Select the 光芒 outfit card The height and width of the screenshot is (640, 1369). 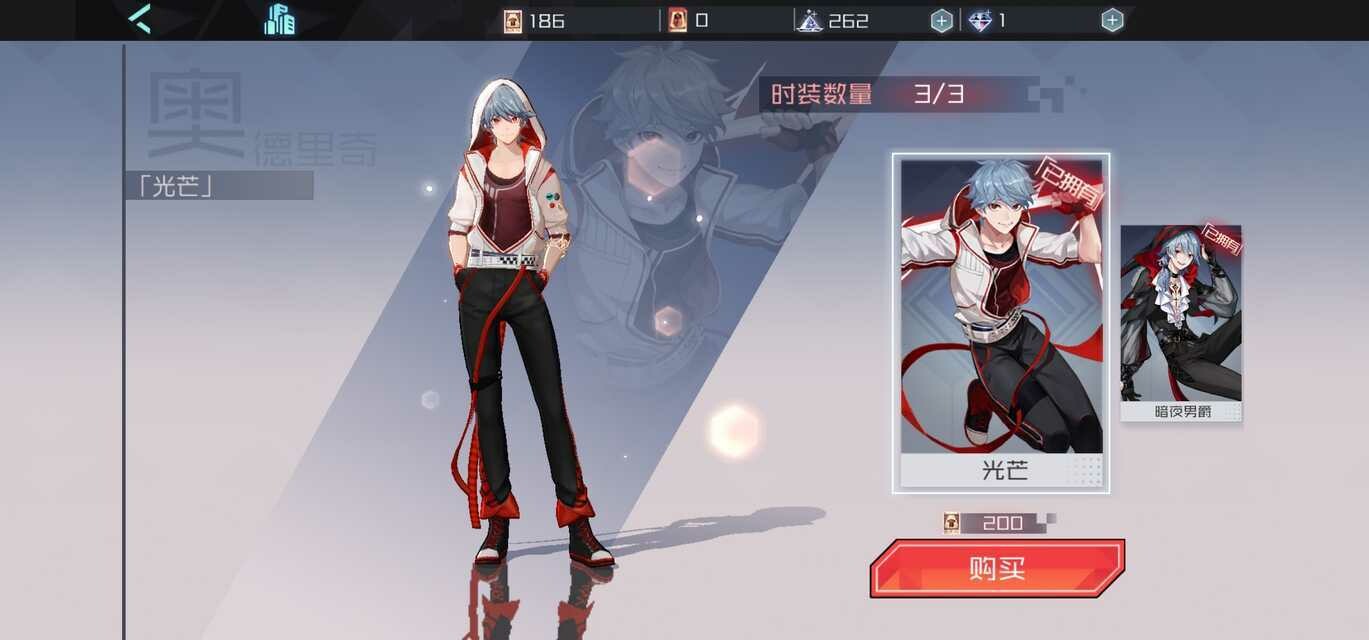1001,322
